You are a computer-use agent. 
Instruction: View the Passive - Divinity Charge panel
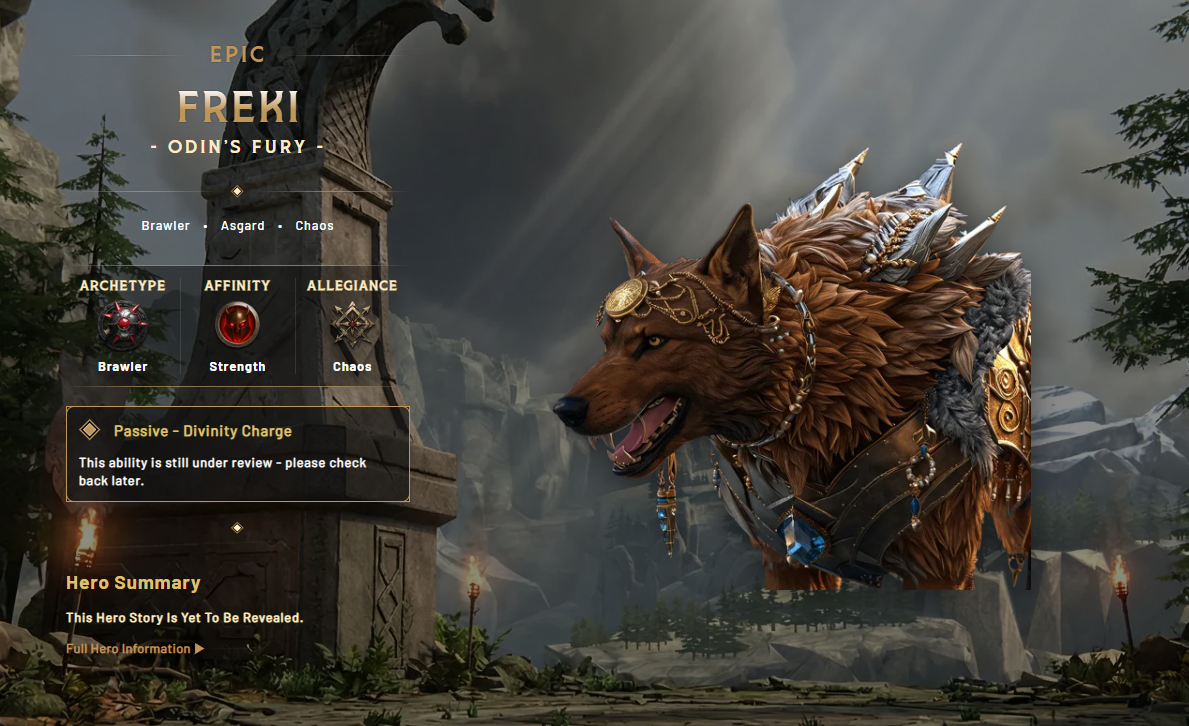coord(238,453)
